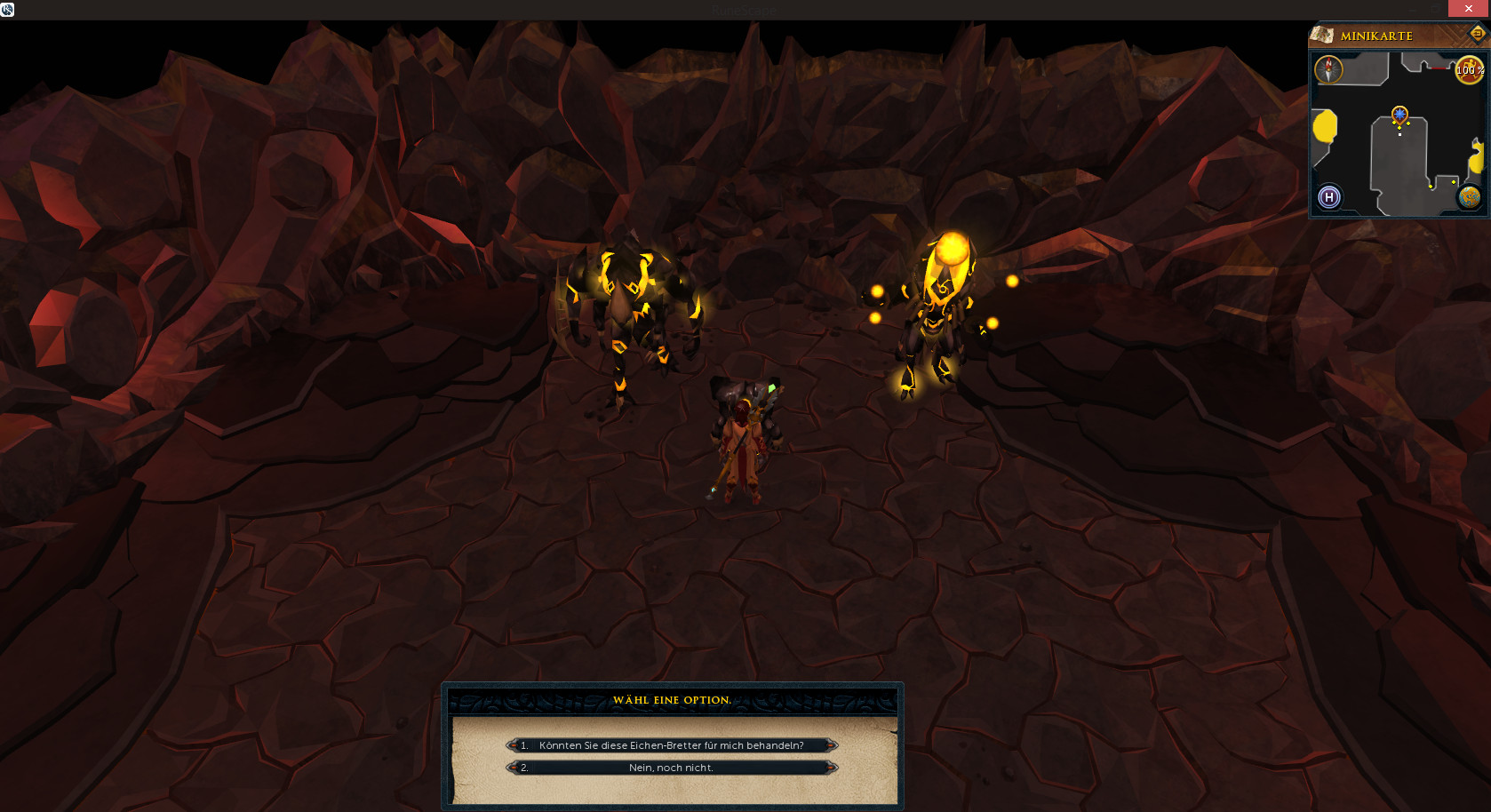
Task: Open the home teleport lodestone button
Action: [1329, 197]
